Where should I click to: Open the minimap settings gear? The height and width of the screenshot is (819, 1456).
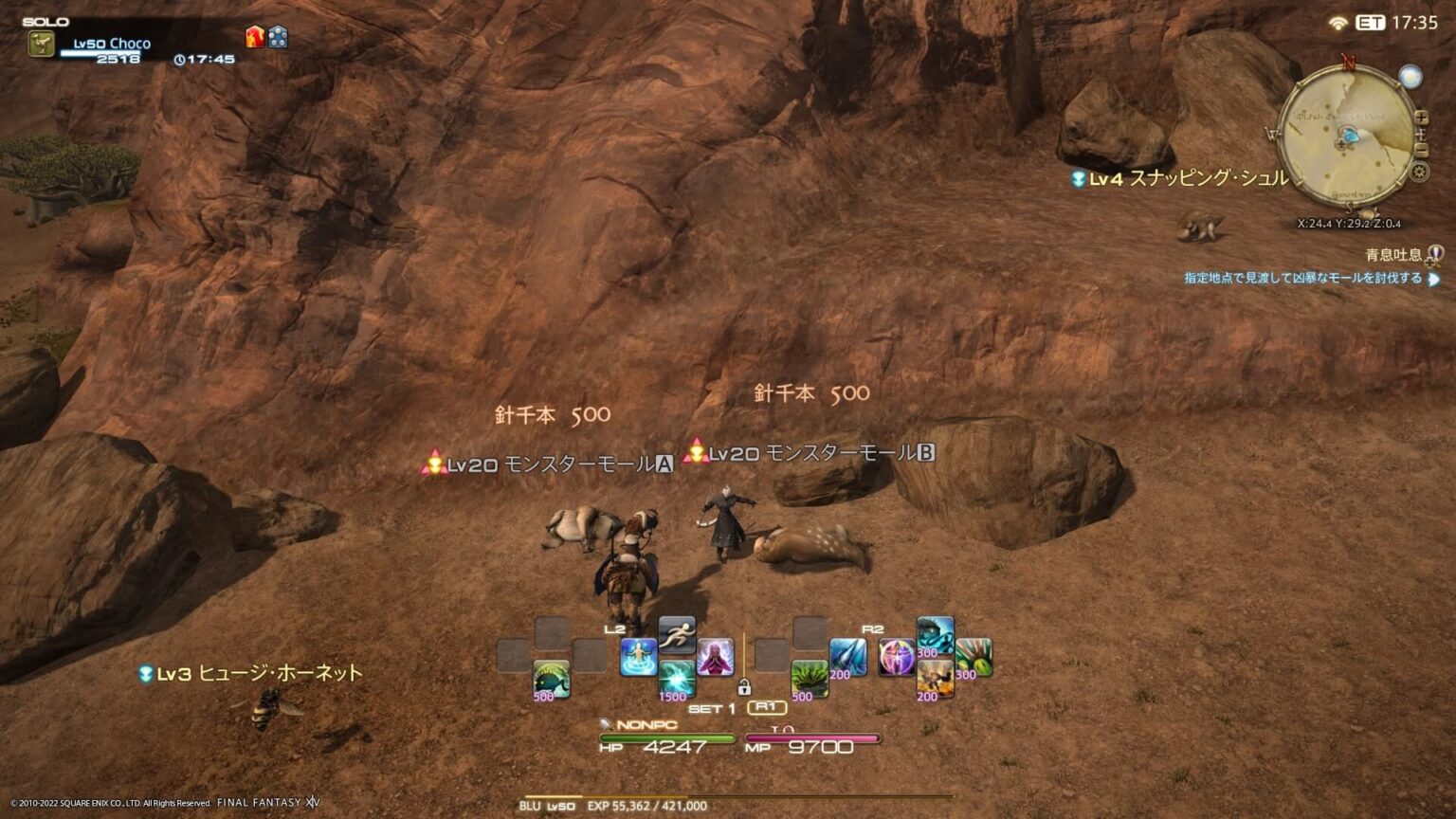tap(1419, 172)
